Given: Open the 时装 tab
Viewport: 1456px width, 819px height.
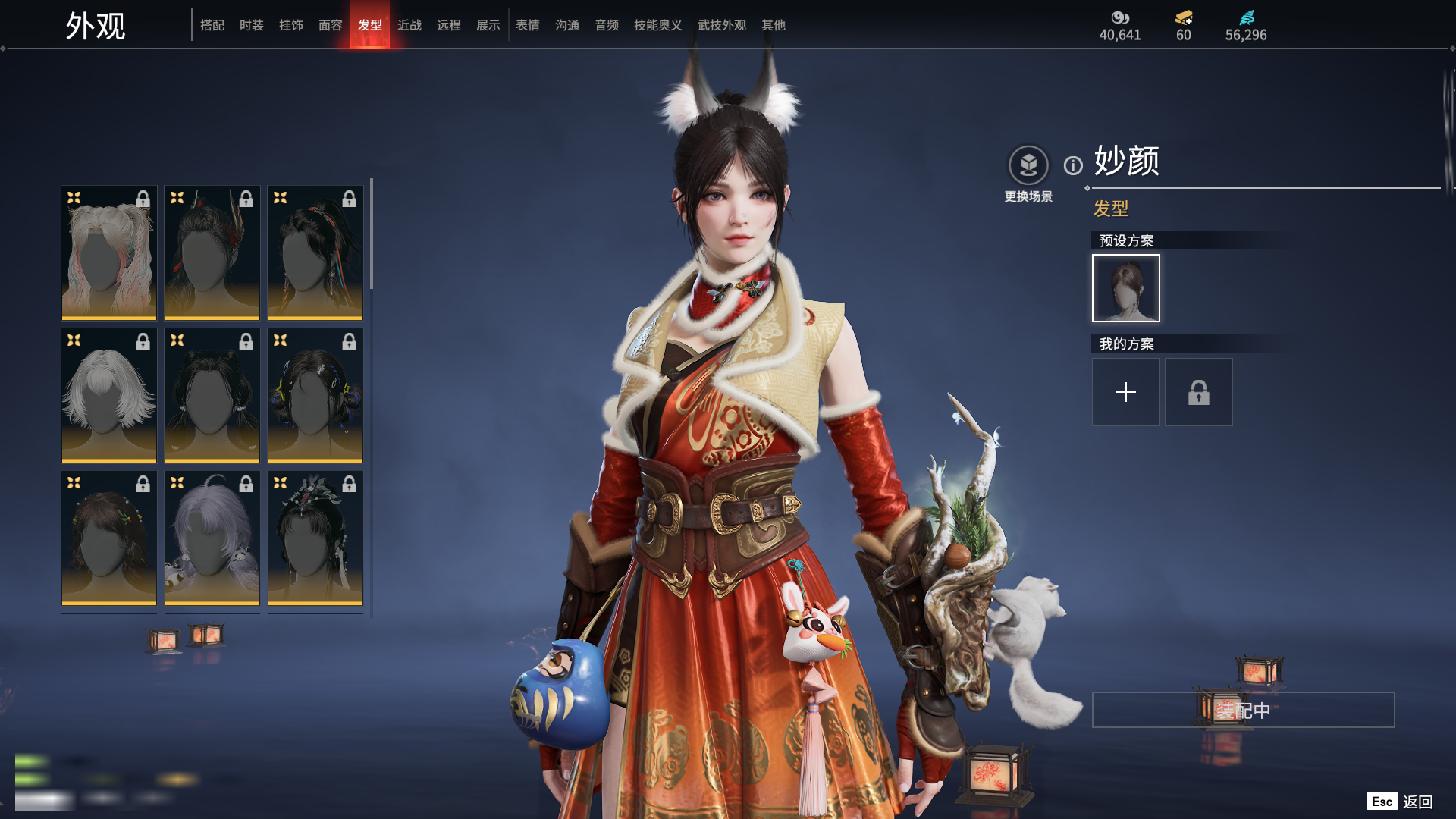Looking at the screenshot, I should (x=252, y=25).
